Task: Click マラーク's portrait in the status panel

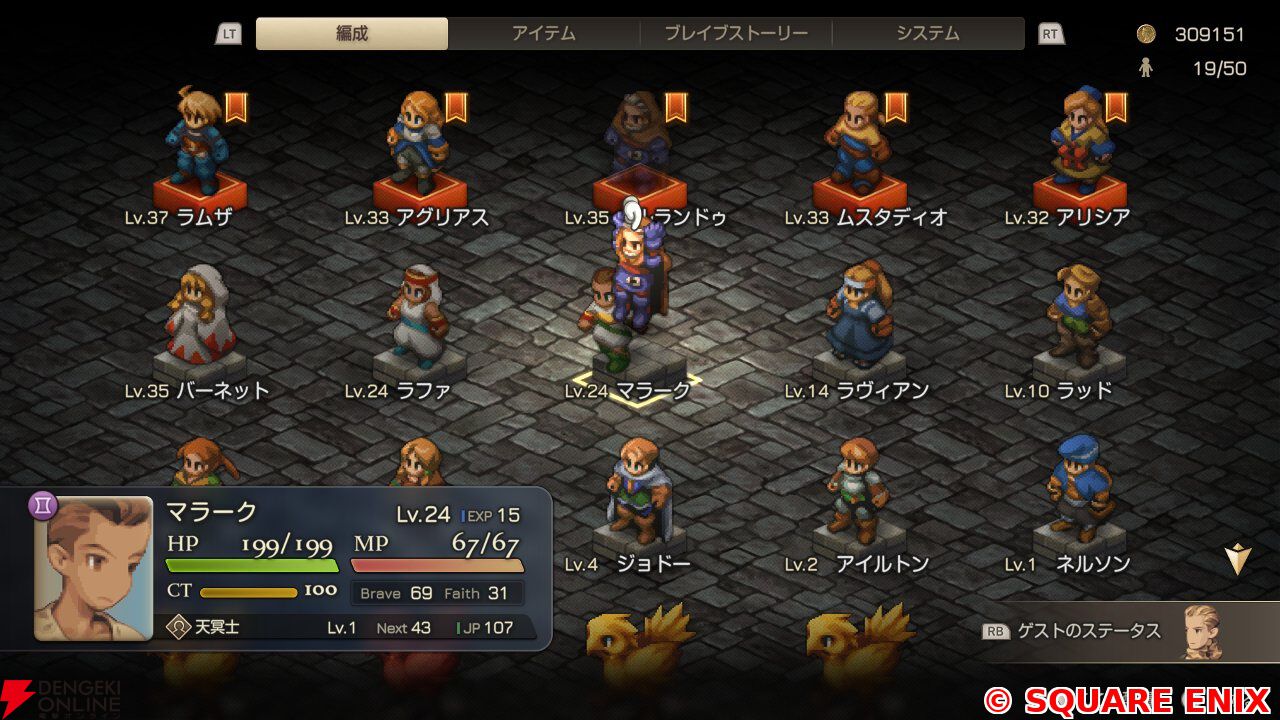Action: [x=94, y=568]
